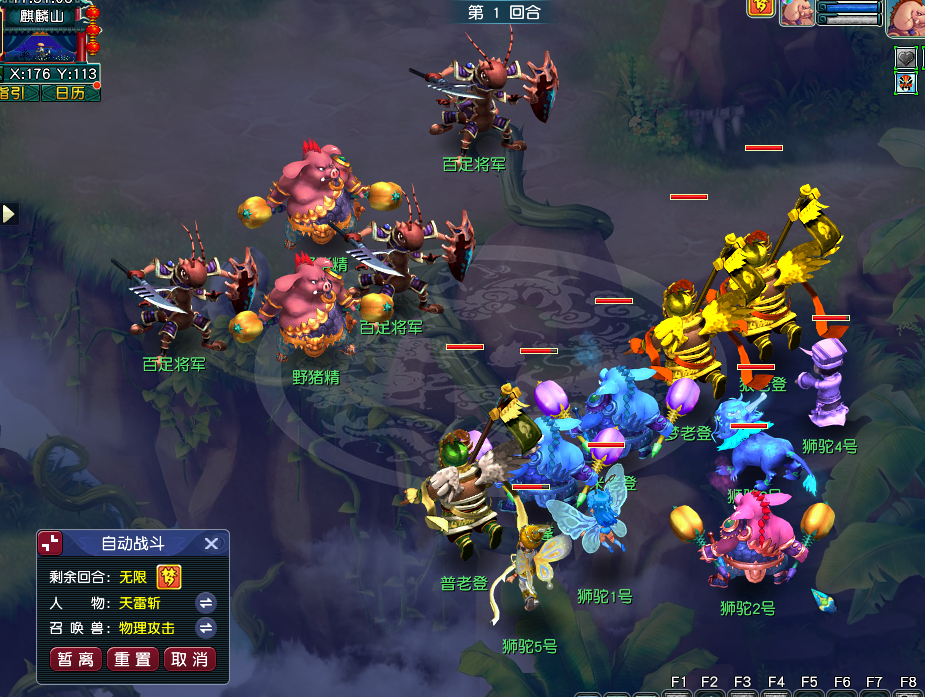Switch the 人物 skill from 天雷斩
Viewport: 925px width, 697px height.
[x=206, y=603]
